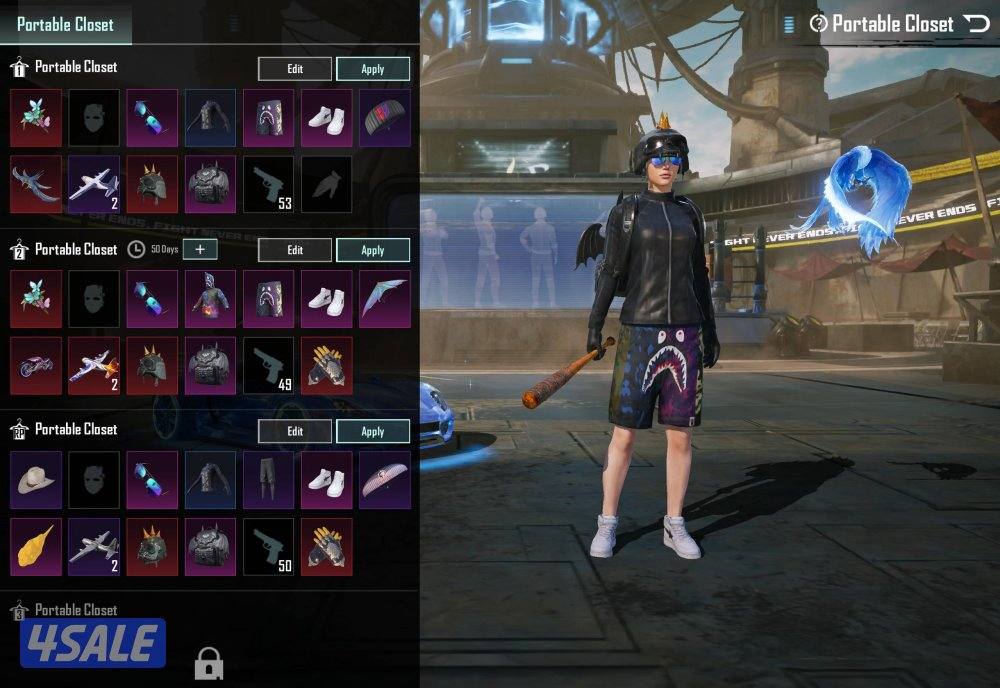Edit the closet with the 50 Days timer
The height and width of the screenshot is (688, 1000).
coord(295,250)
